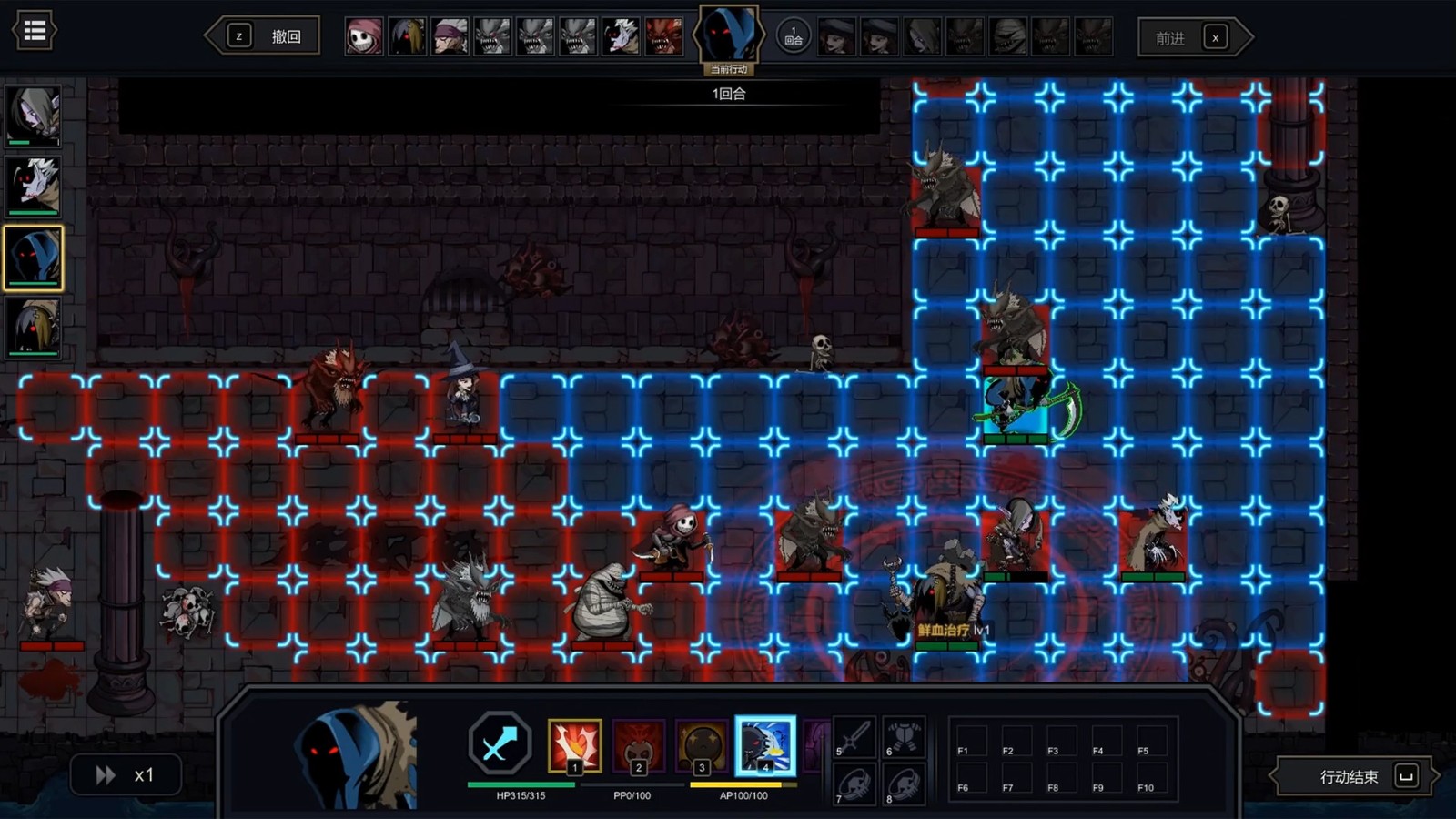Select the crossed-arrow move action
This screenshot has width=1456, height=819.
pos(499,744)
